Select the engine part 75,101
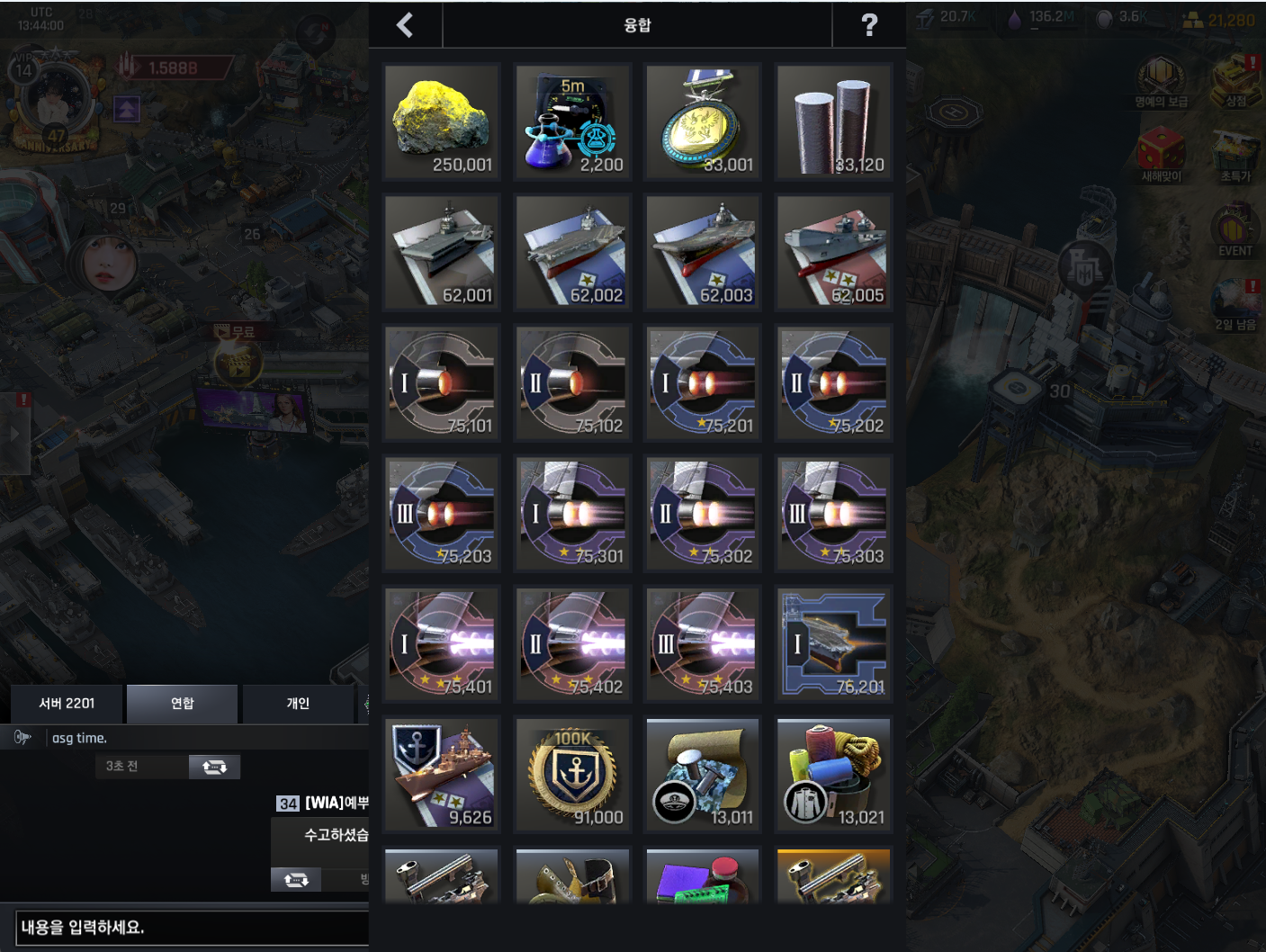Screen dimensions: 1266x952 [x=442, y=382]
